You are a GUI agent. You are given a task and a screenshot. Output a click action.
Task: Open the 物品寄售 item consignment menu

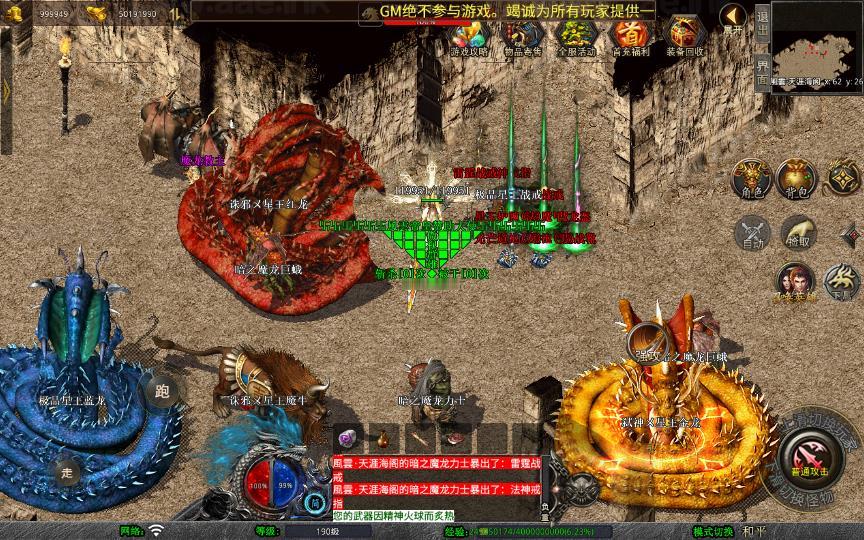pos(522,37)
